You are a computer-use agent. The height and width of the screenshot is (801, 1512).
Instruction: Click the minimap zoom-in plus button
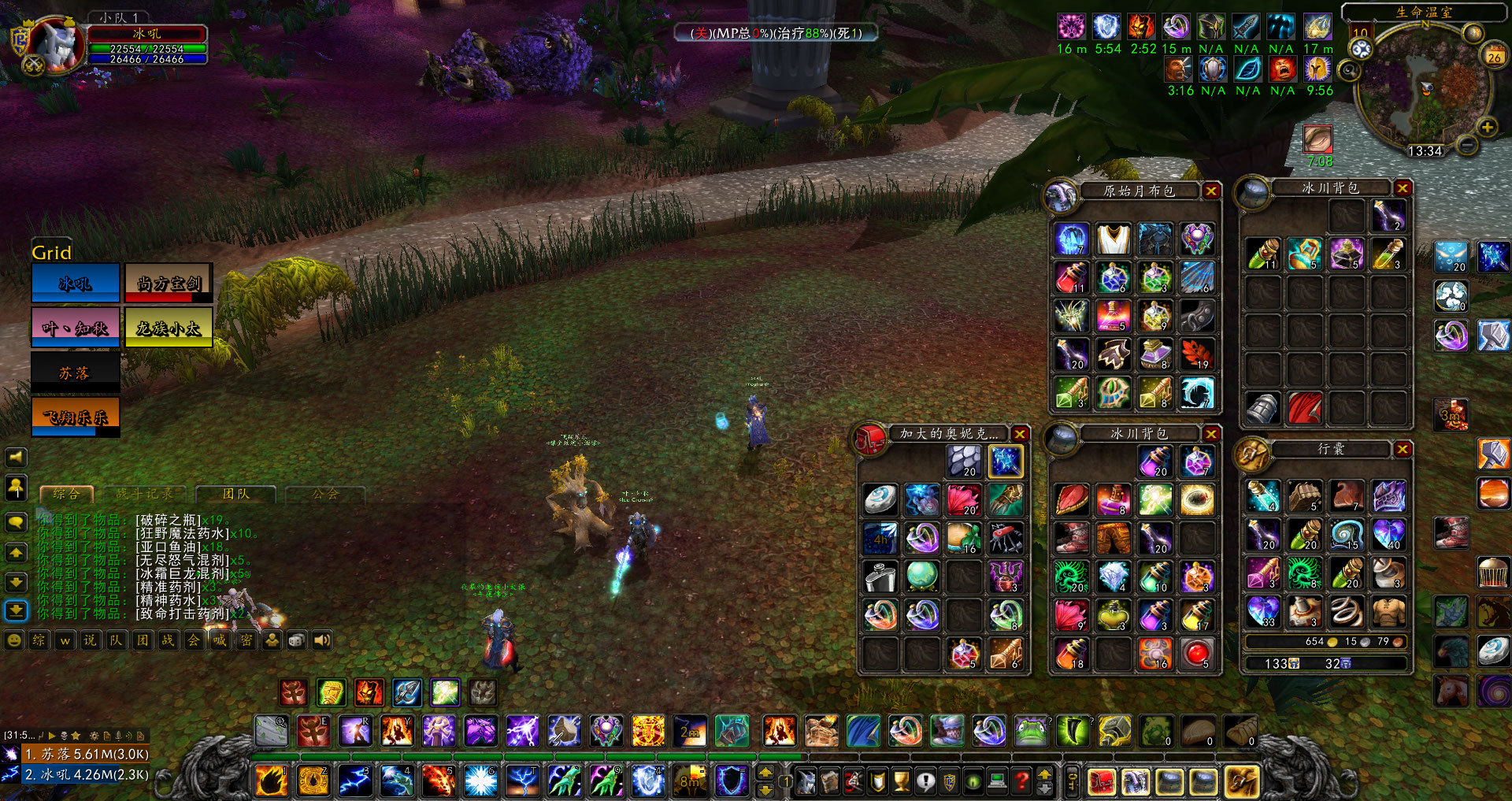(1487, 127)
